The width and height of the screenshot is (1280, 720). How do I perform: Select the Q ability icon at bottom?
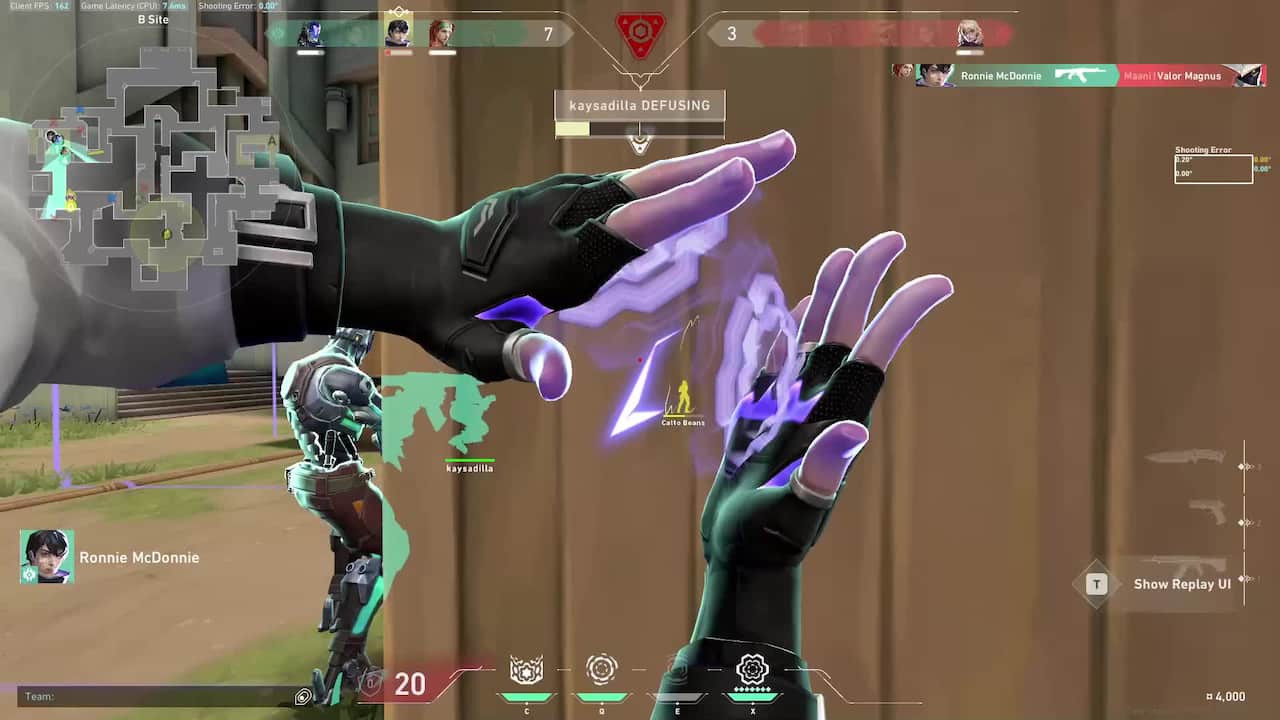click(x=601, y=670)
